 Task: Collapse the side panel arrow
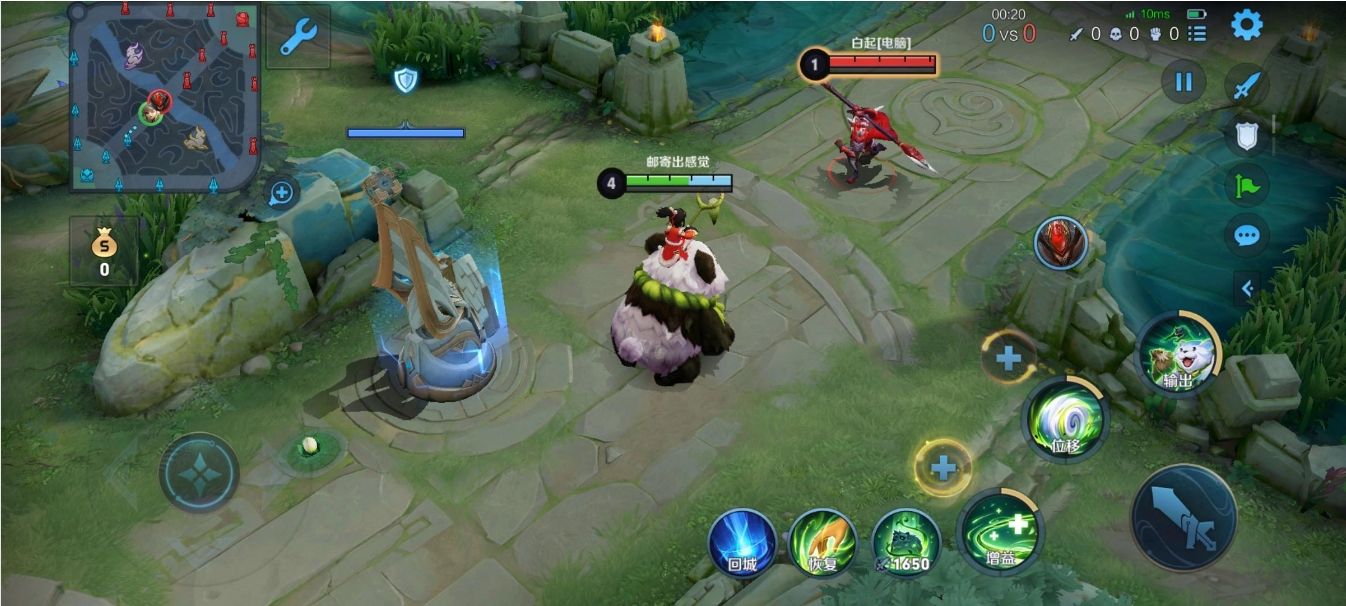click(1247, 289)
